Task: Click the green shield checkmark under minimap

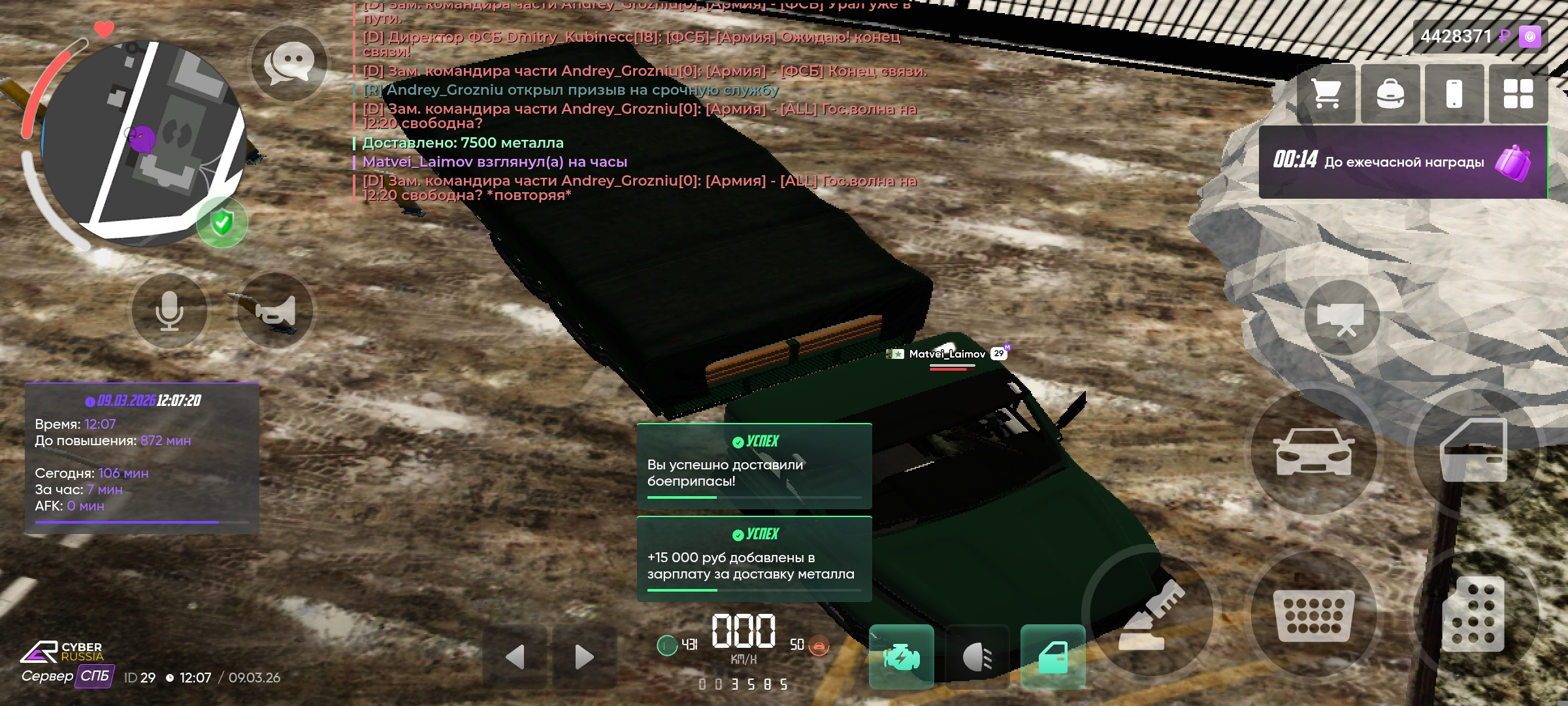Action: (221, 223)
